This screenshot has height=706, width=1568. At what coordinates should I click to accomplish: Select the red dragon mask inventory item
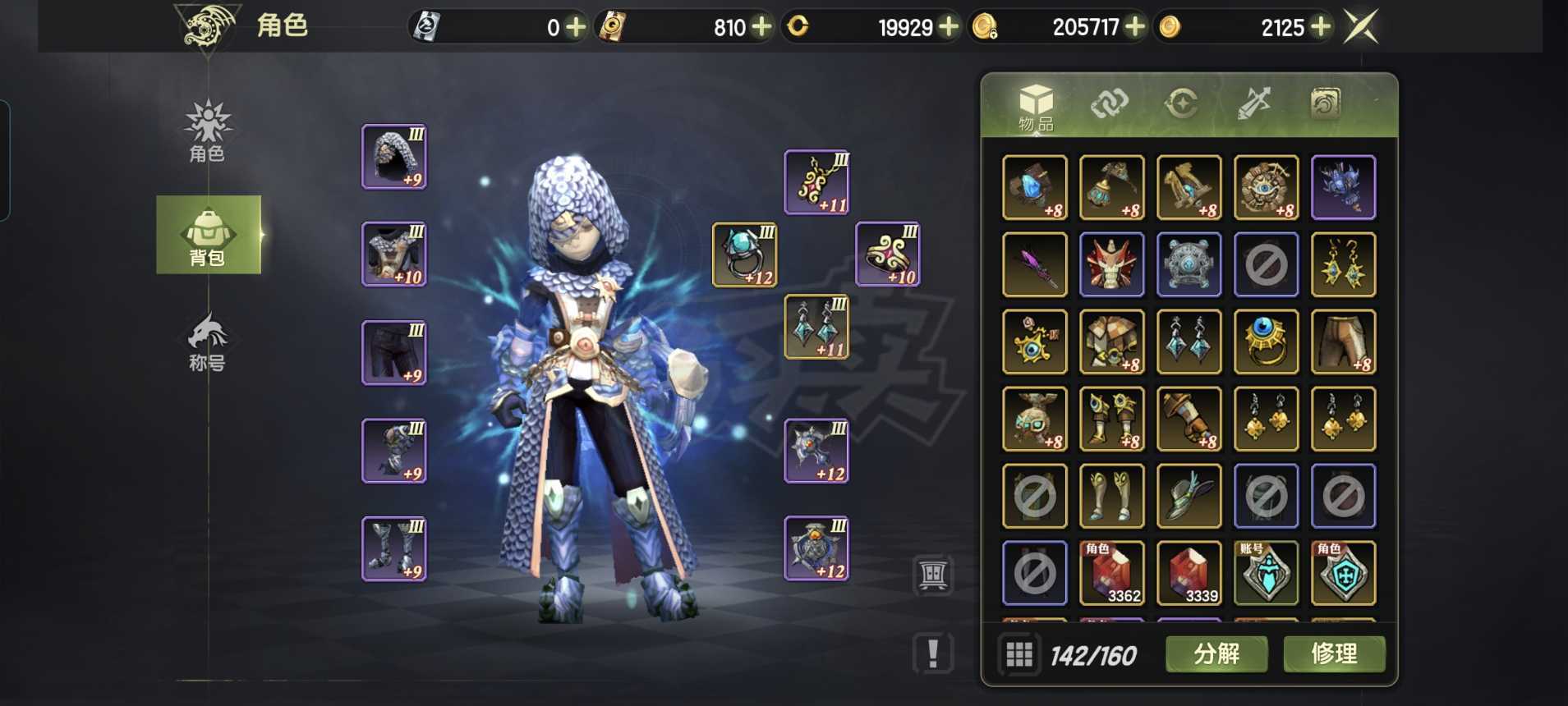click(1112, 264)
